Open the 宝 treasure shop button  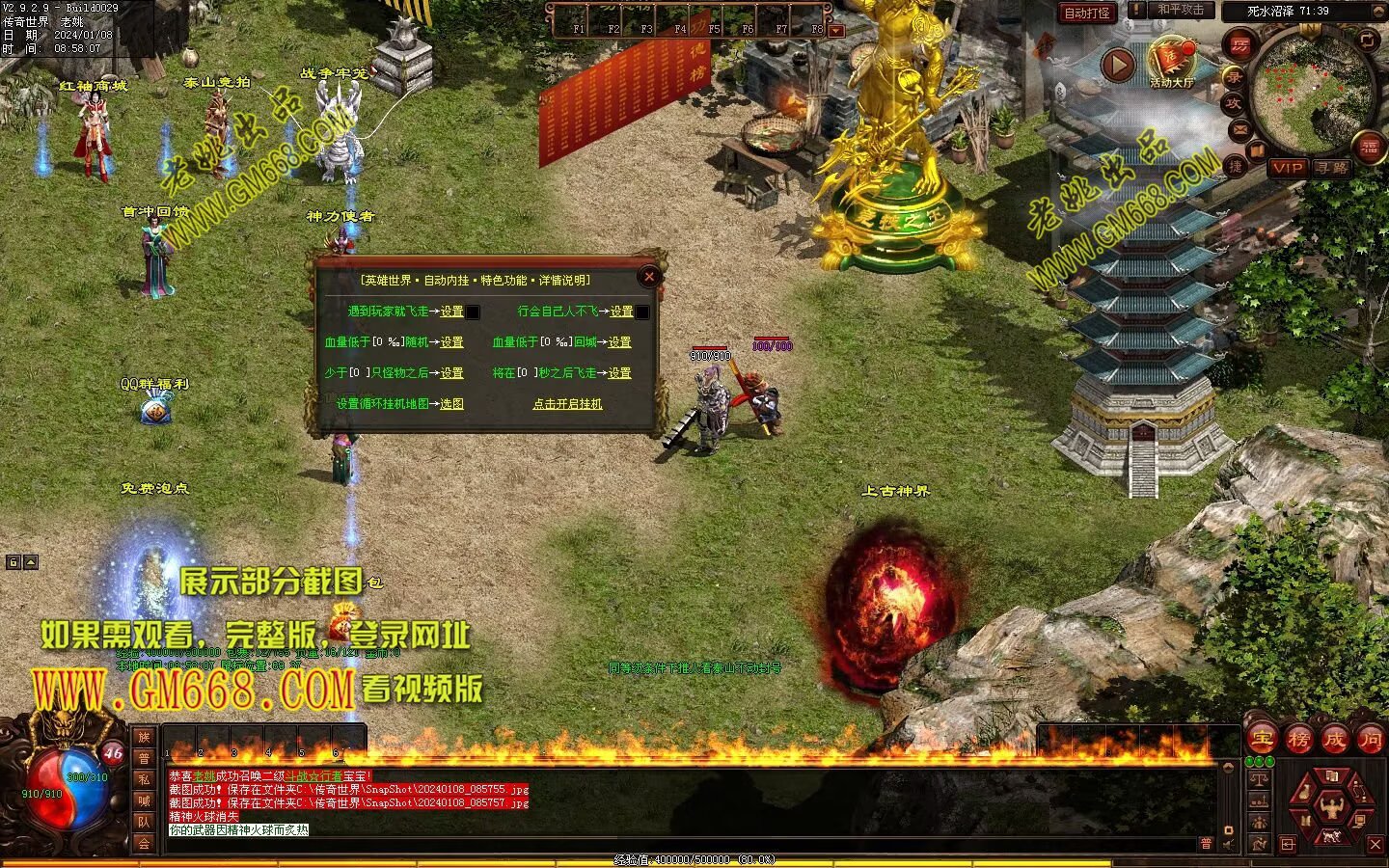pos(1261,740)
